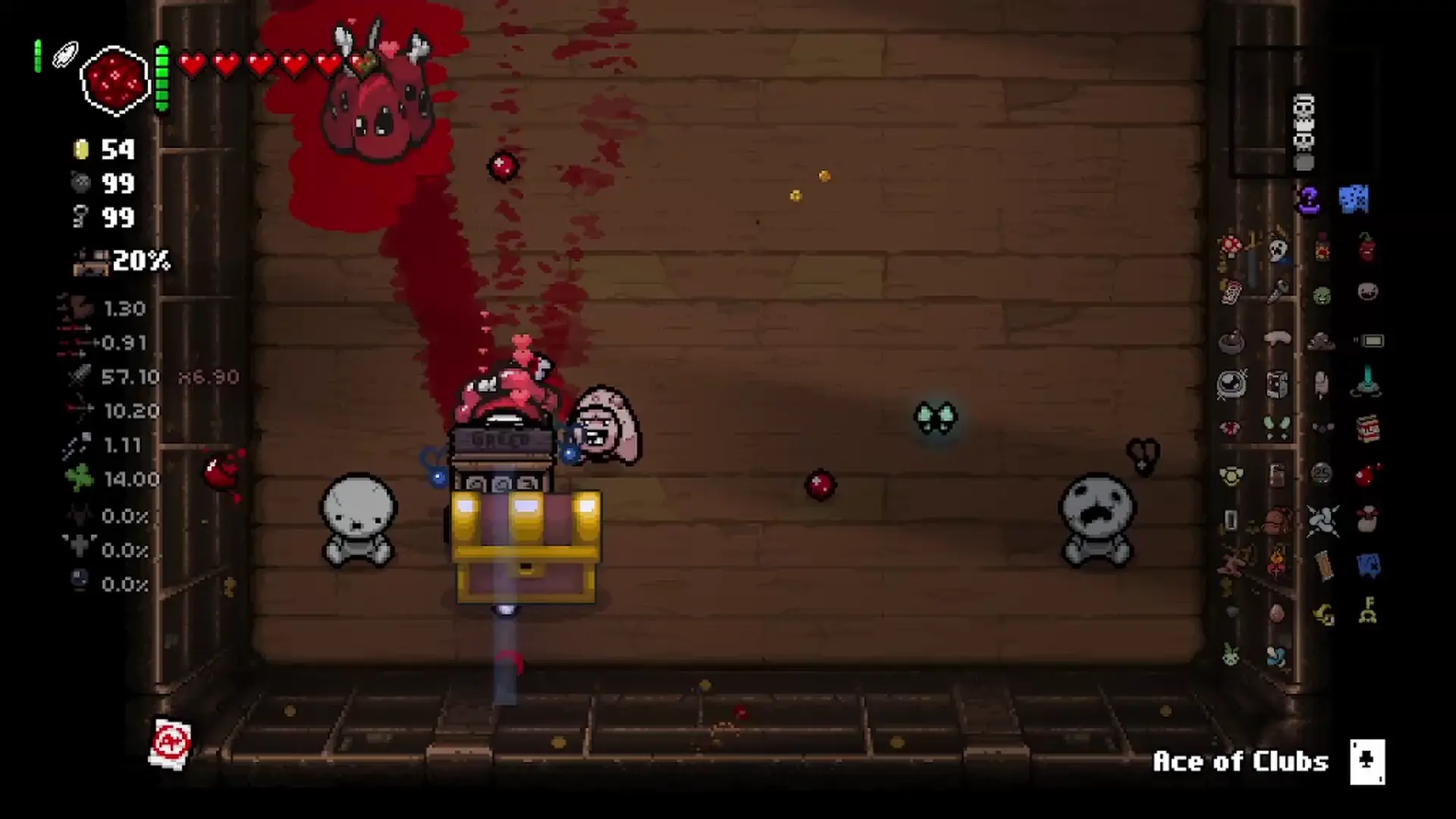
Task: Click the blue dice item atop the collection tray
Action: (x=1354, y=197)
